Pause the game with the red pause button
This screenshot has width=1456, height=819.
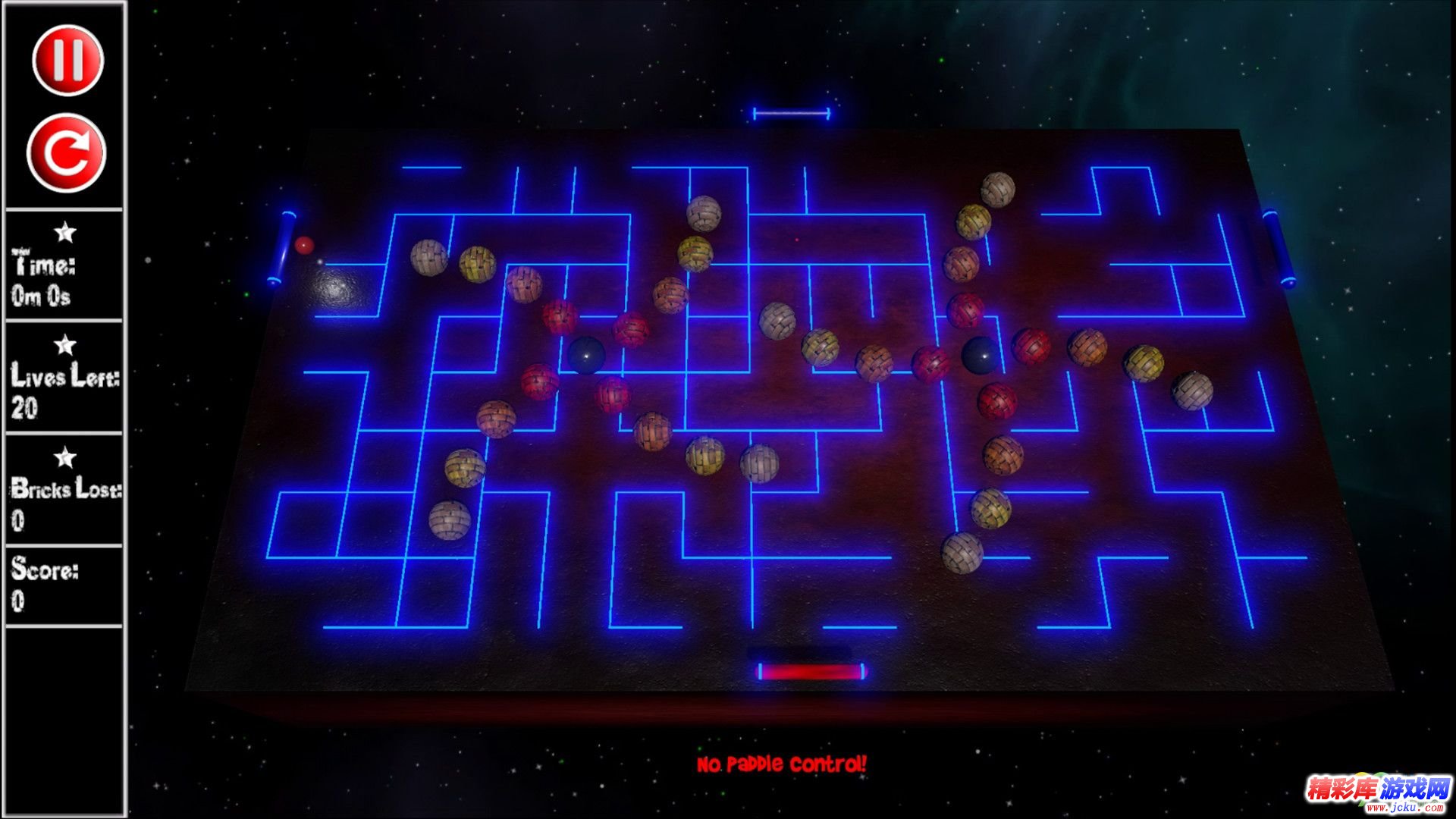tap(67, 60)
